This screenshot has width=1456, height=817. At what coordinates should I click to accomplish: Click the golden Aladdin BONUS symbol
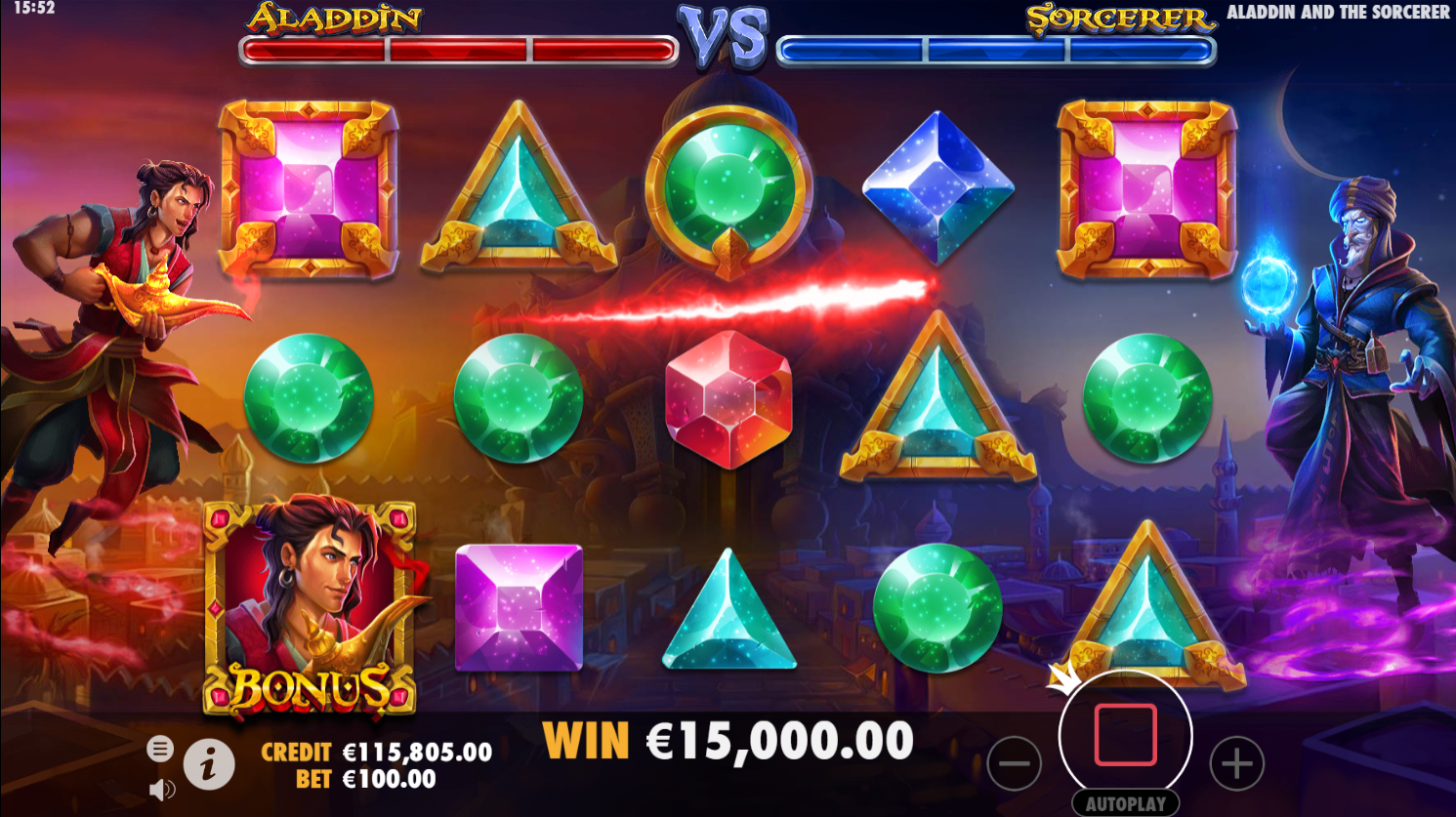(x=309, y=607)
